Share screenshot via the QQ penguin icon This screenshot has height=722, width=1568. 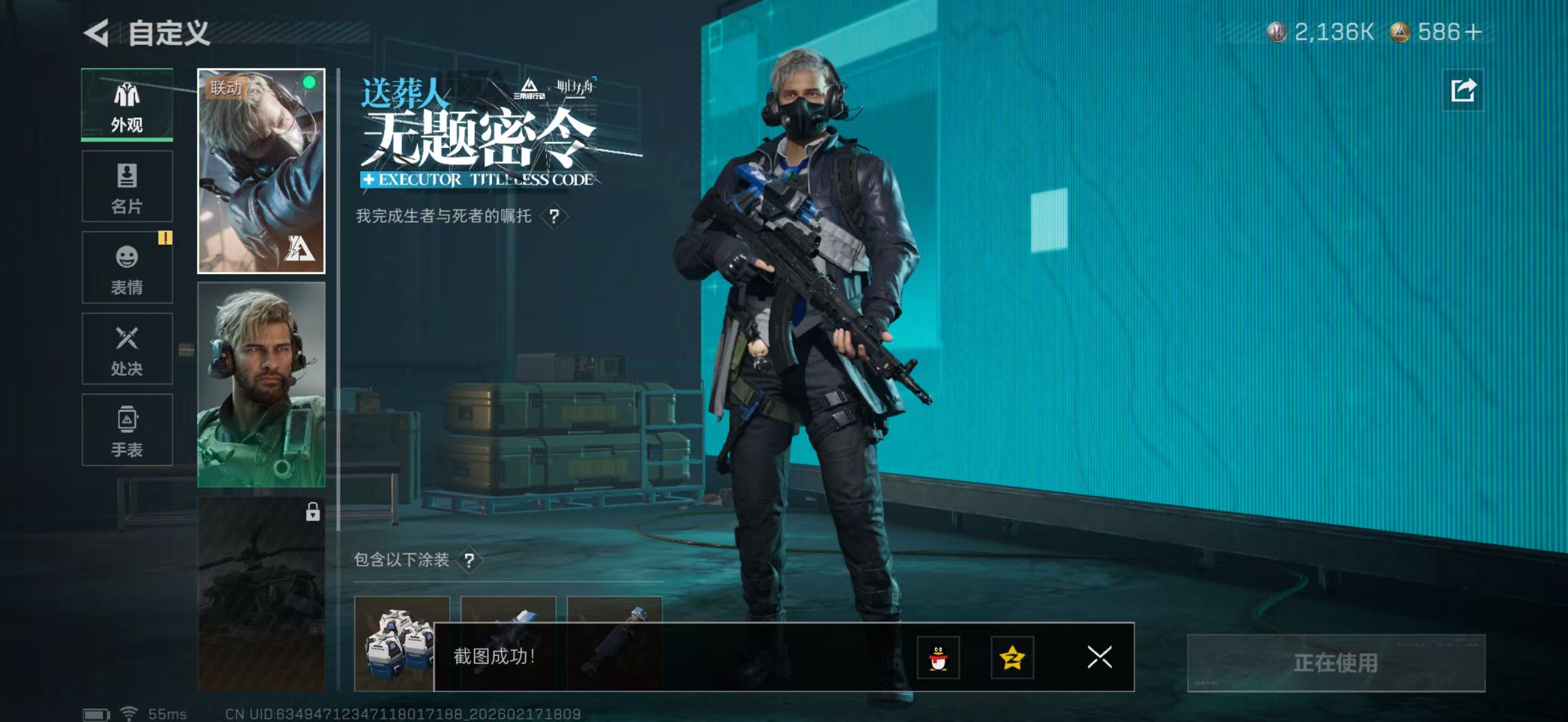point(940,659)
